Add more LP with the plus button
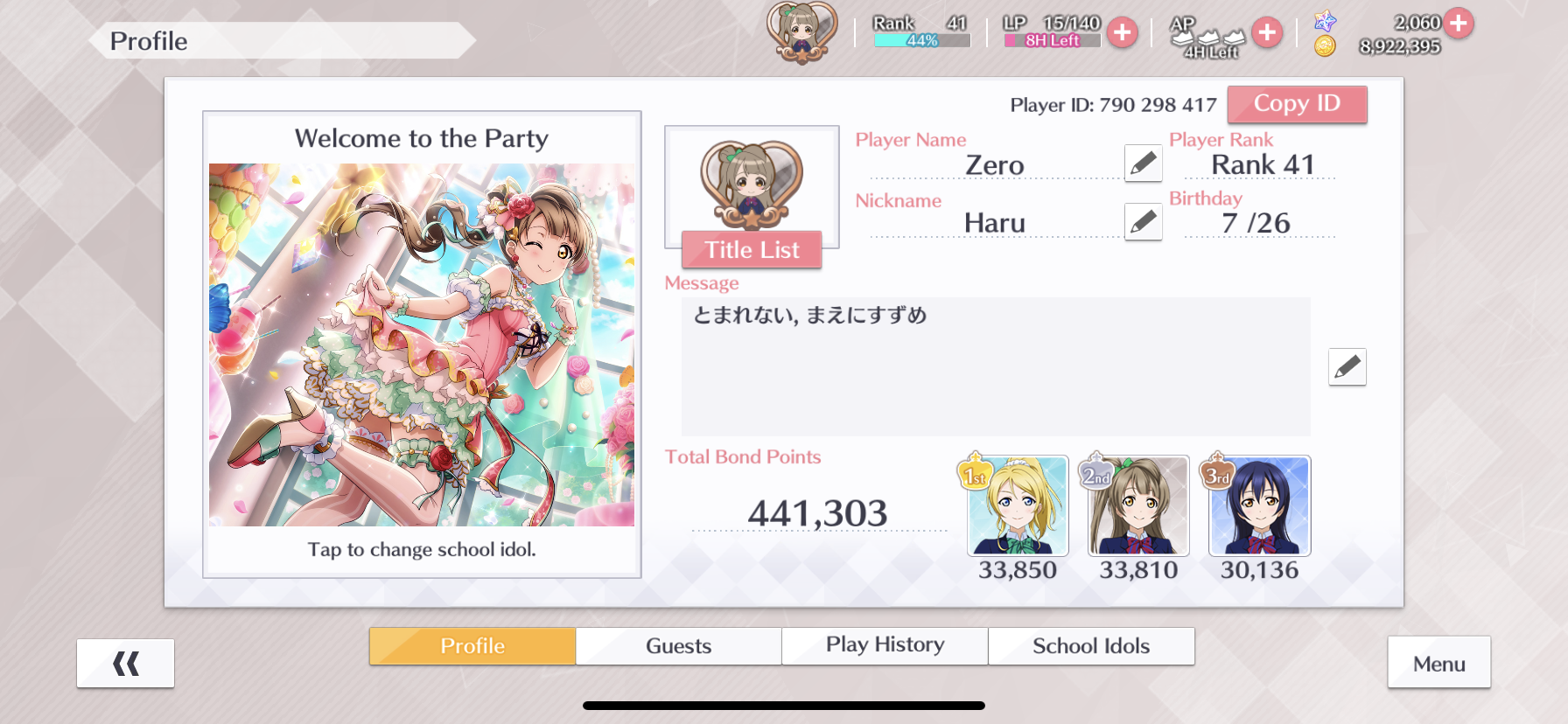 click(x=1122, y=33)
